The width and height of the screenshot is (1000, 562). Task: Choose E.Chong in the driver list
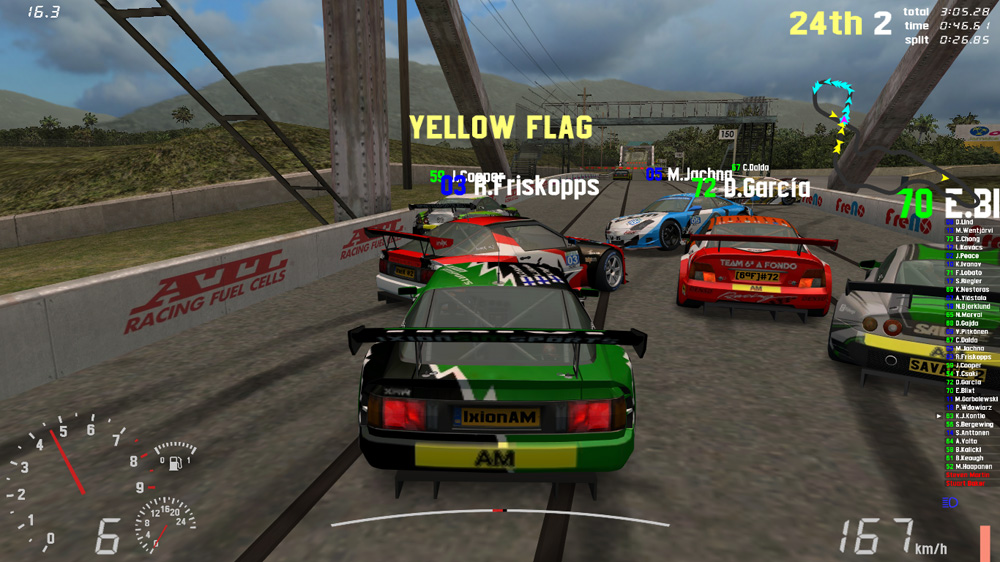967,239
